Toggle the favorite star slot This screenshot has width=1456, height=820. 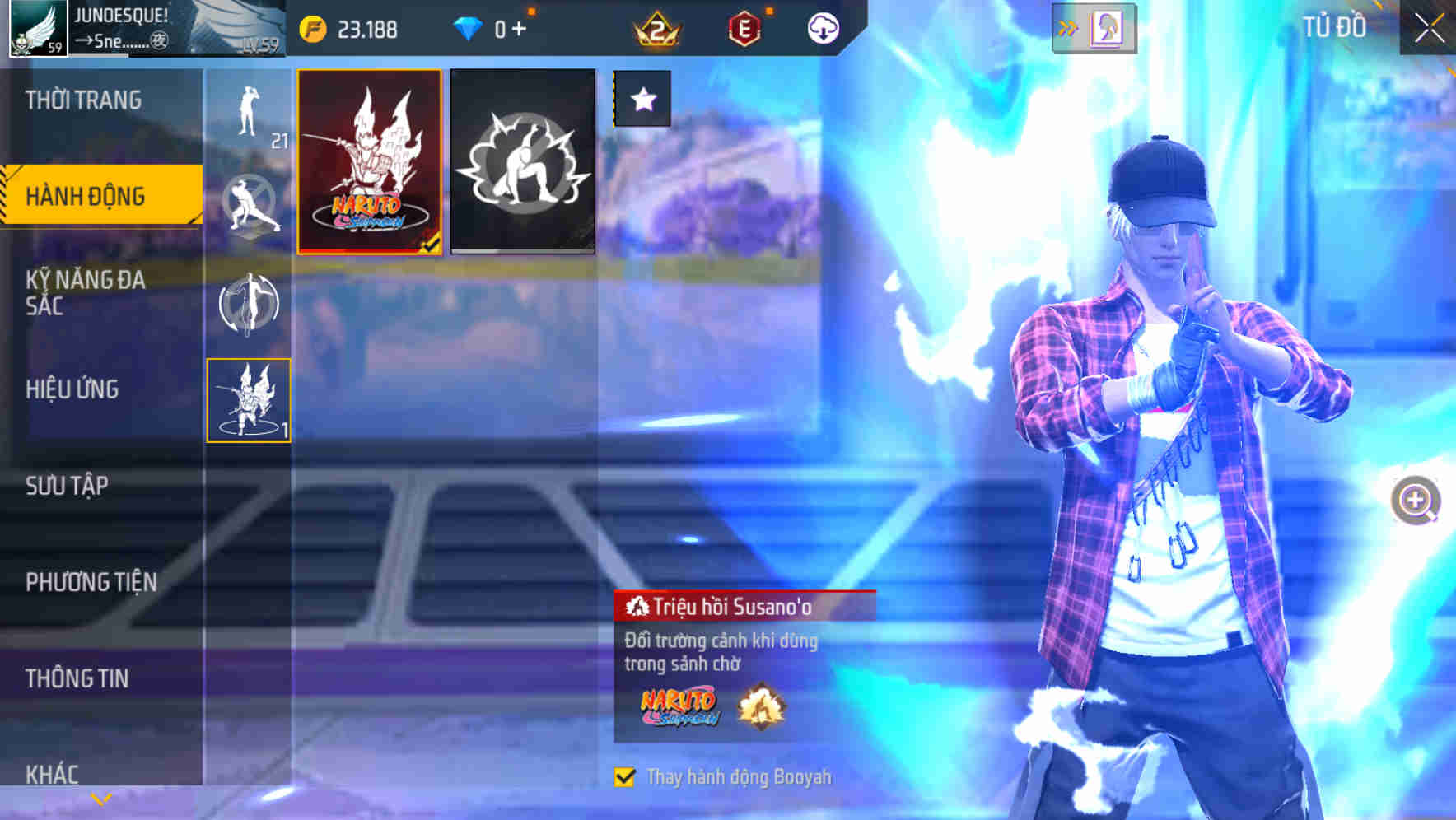tap(643, 99)
